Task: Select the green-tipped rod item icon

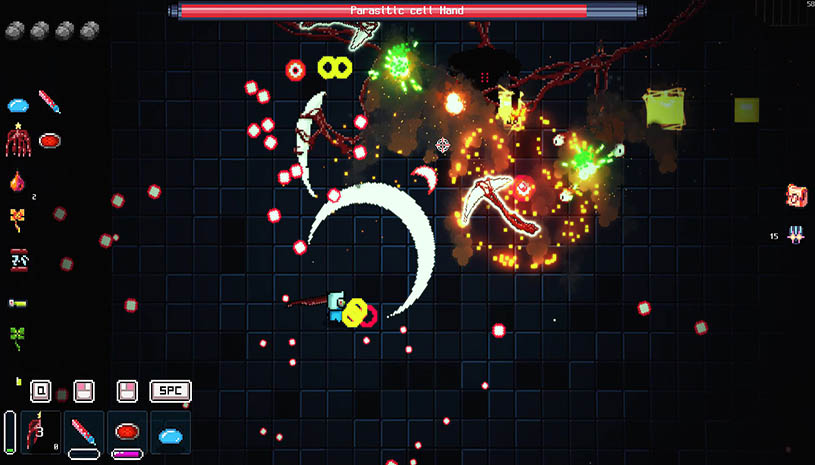Action: tap(17, 300)
